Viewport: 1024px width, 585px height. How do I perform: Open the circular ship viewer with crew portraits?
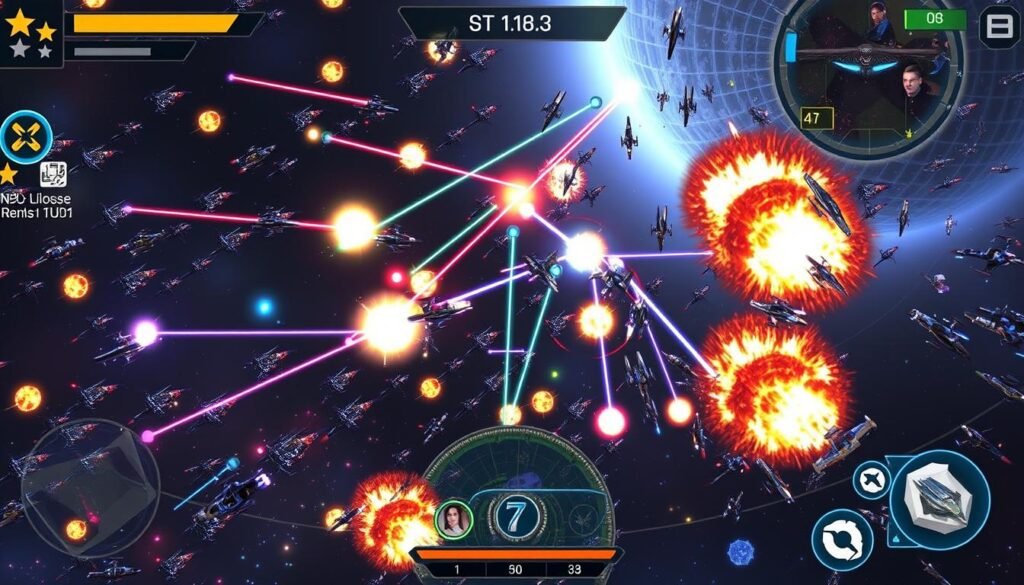869,75
